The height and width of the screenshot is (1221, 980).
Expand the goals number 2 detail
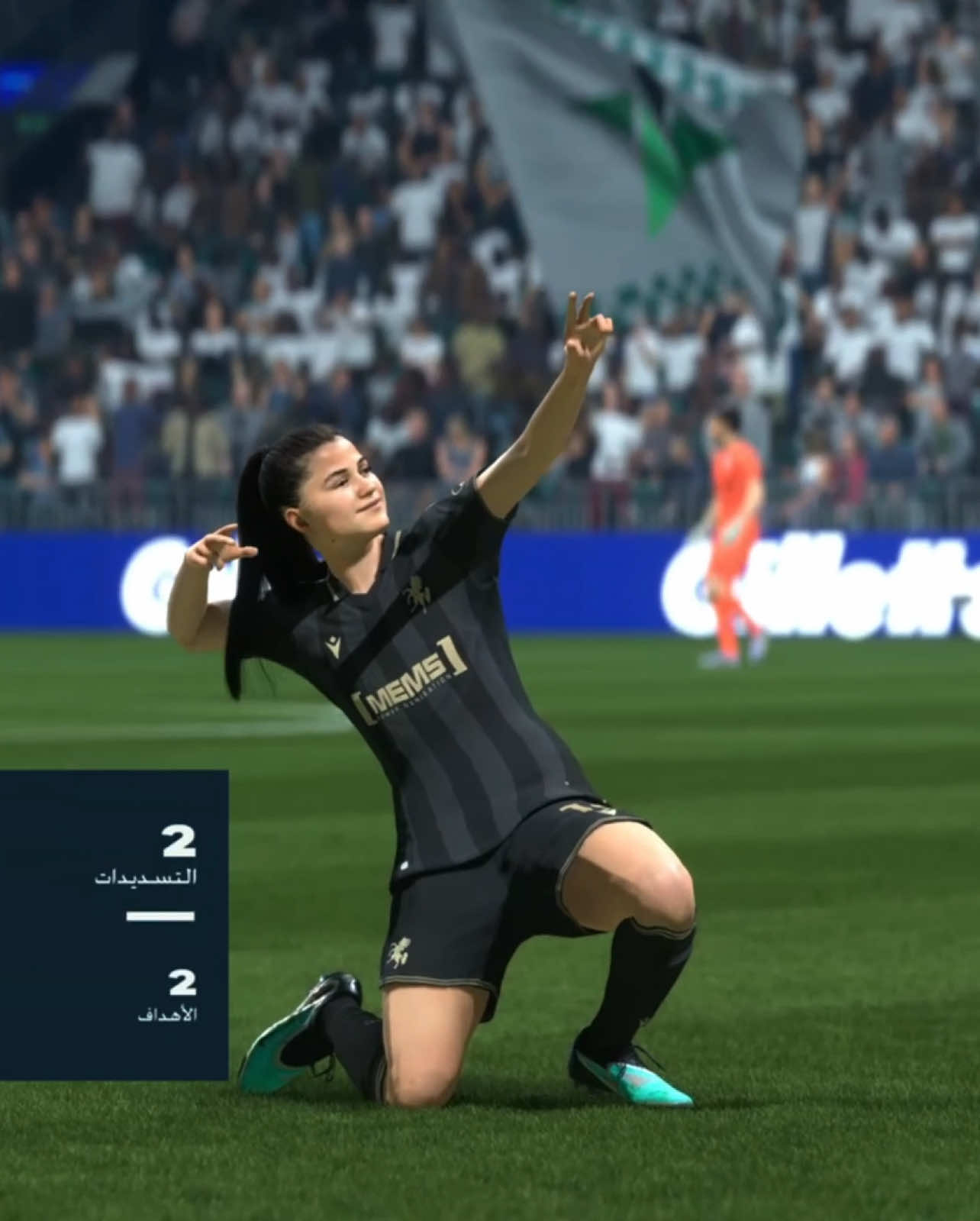point(181,984)
